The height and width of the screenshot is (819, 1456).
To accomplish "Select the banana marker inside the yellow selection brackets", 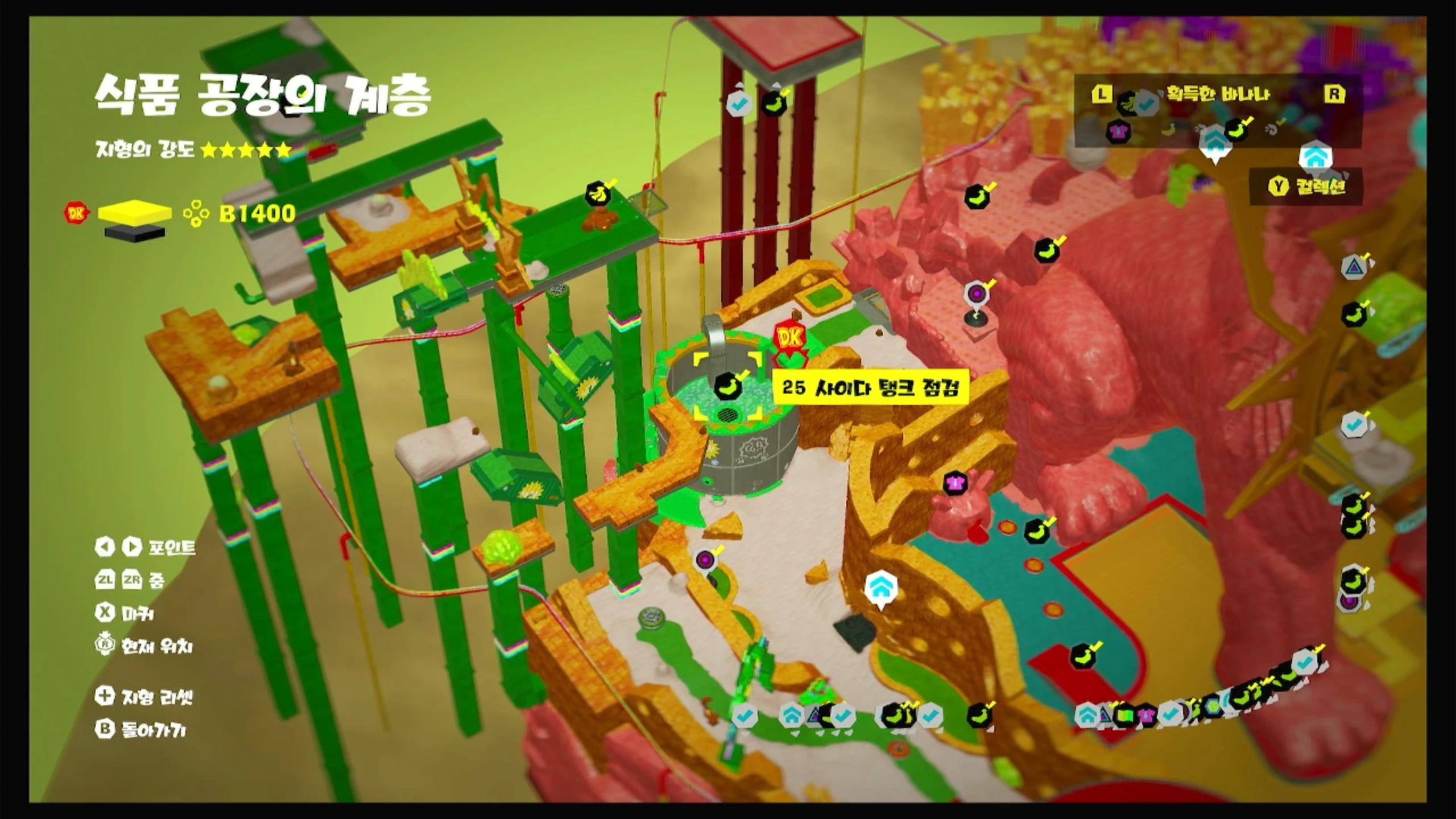I will click(x=727, y=387).
